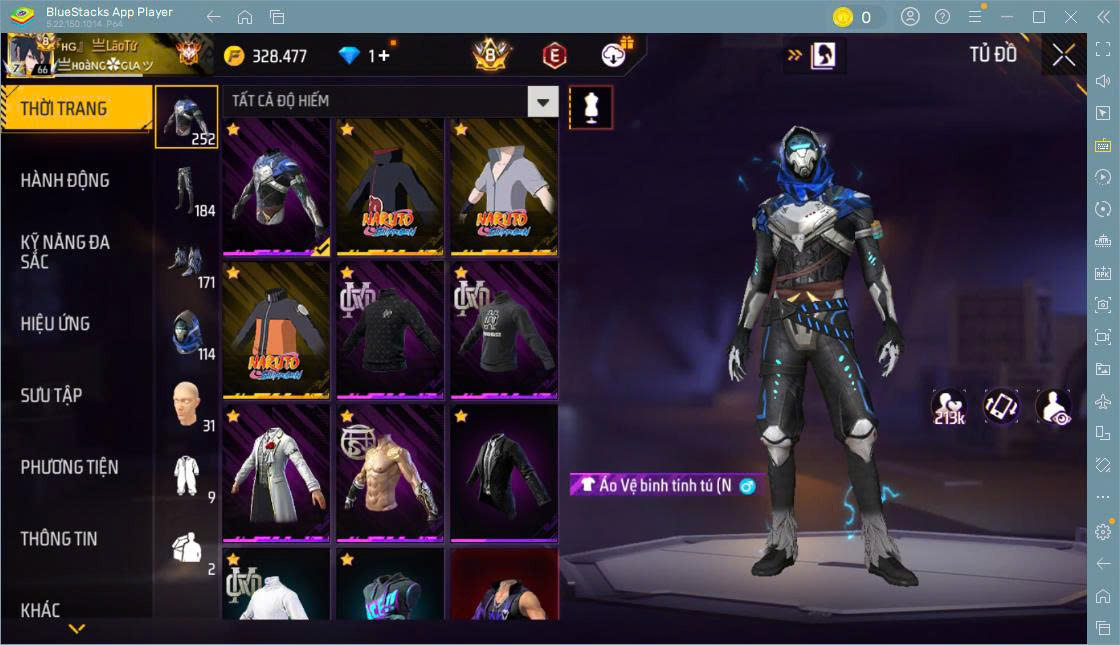Select the orange and black Naruto jacket
Image resolution: width=1120 pixels, height=645 pixels.
(x=276, y=328)
